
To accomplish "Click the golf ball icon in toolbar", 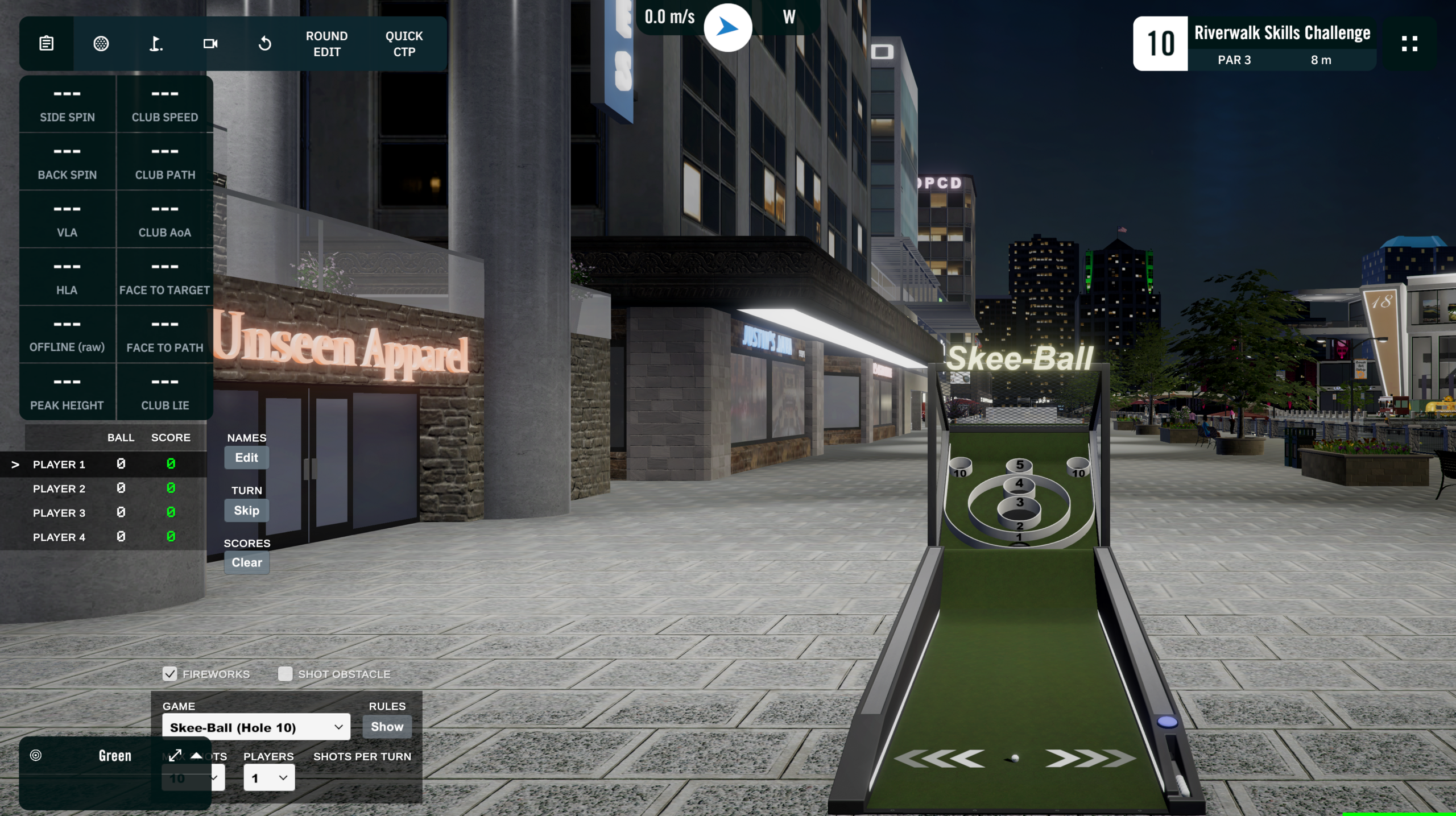I will pyautogui.click(x=101, y=44).
